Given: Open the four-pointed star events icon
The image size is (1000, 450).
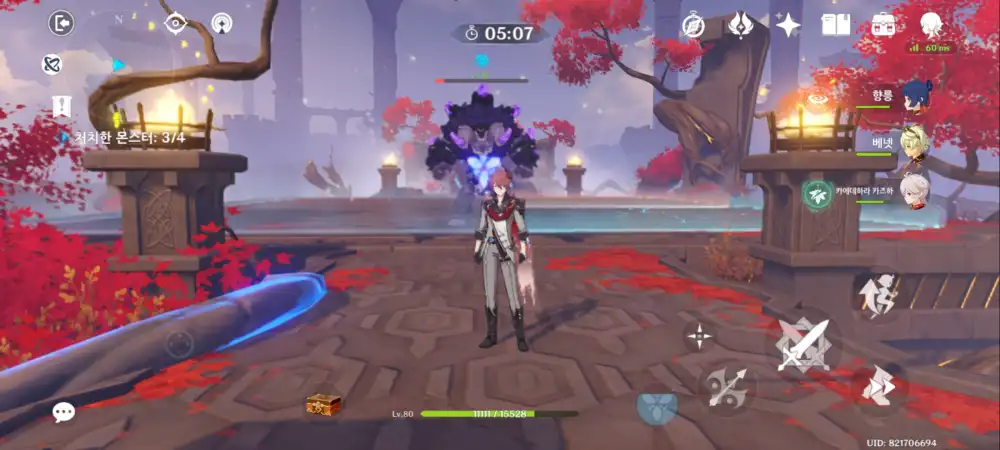Looking at the screenshot, I should pos(788,26).
